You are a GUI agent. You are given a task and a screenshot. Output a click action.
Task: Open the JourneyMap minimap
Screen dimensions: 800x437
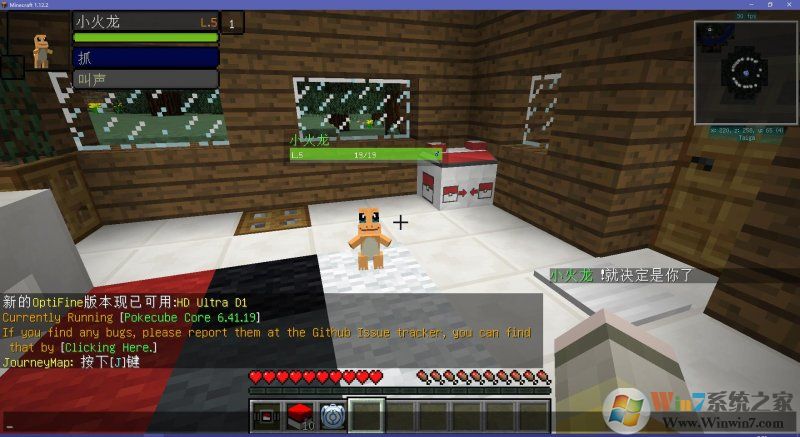(743, 74)
